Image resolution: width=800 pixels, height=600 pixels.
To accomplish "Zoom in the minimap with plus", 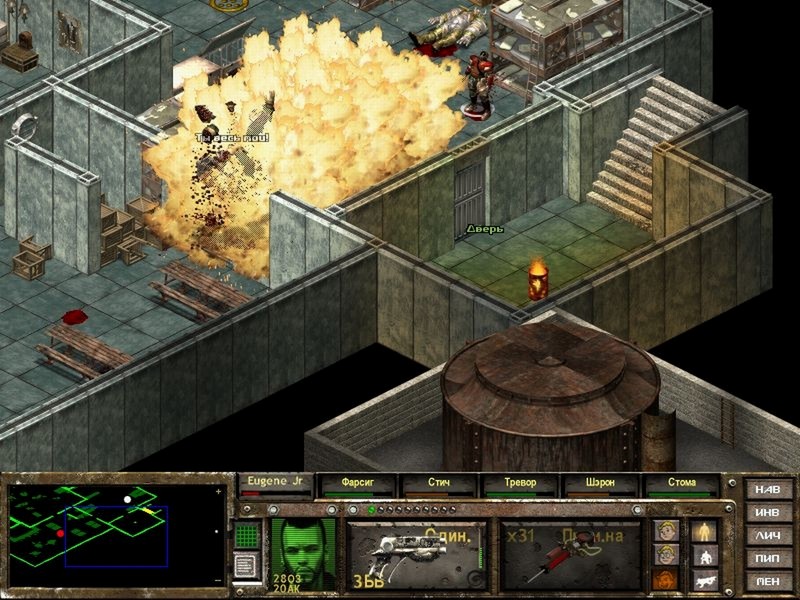I will 220,492.
